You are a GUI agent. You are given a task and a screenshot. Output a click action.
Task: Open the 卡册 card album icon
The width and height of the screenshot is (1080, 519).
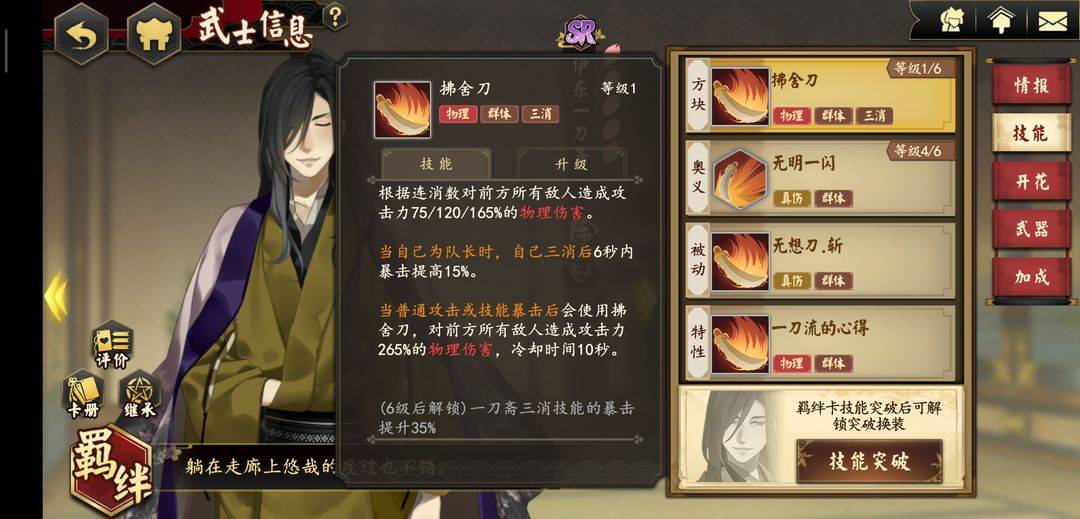click(x=82, y=396)
